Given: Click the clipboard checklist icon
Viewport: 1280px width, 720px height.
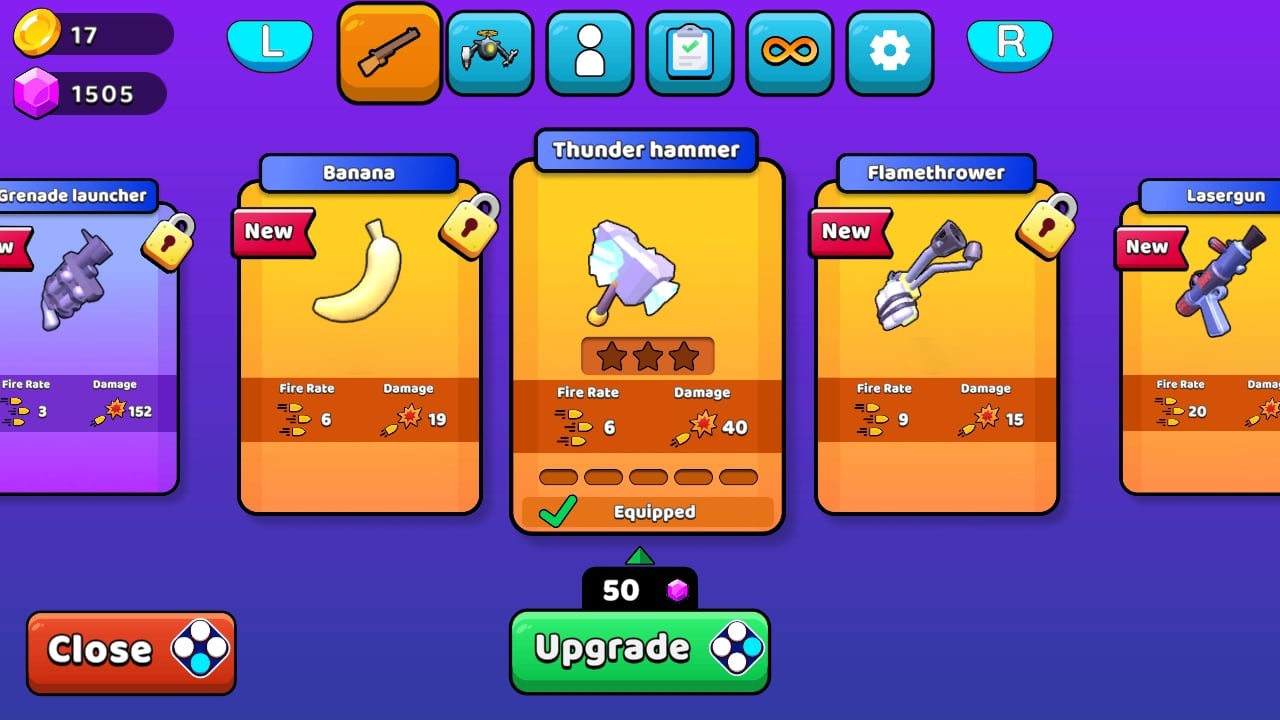Looking at the screenshot, I should click(x=689, y=51).
